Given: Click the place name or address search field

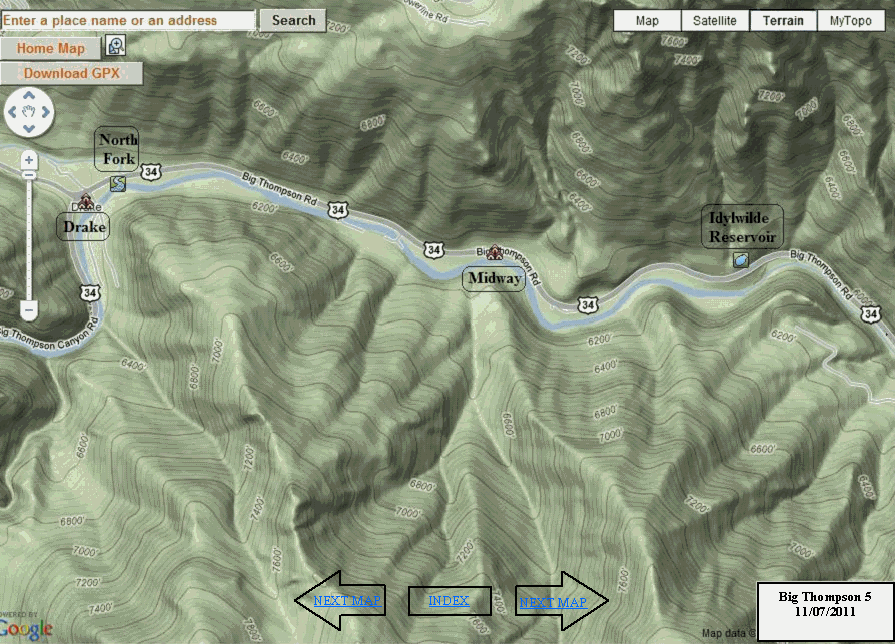Looking at the screenshot, I should (128, 20).
